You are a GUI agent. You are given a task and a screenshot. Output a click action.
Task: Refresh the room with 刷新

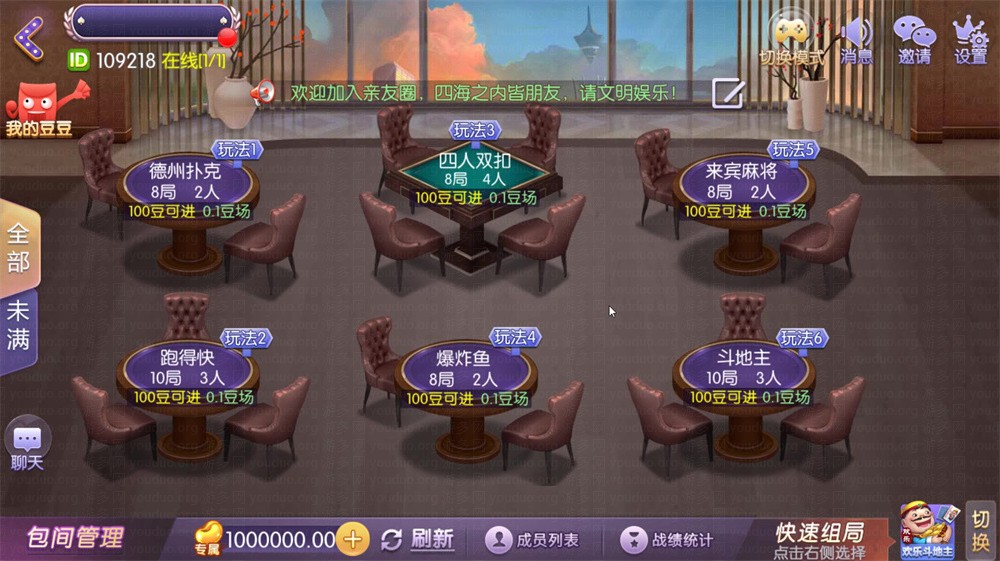(418, 539)
